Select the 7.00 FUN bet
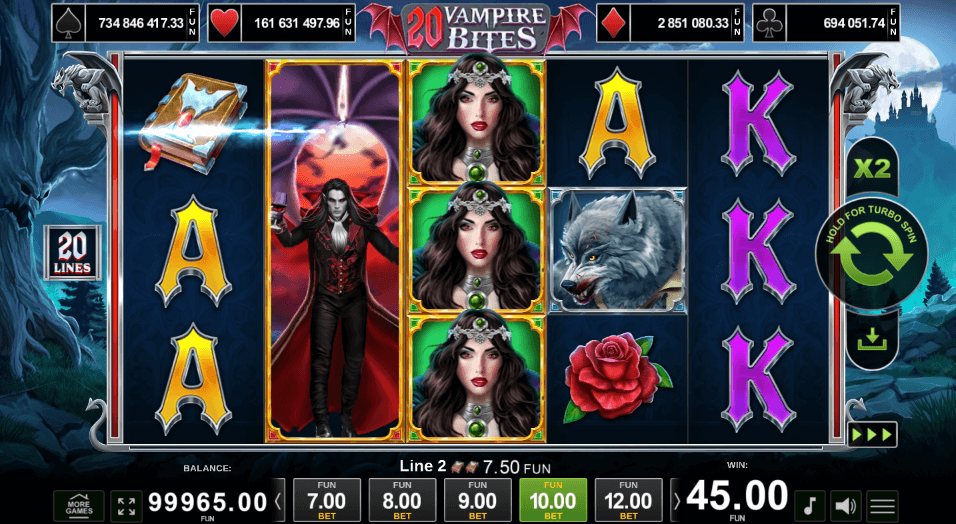 click(325, 500)
